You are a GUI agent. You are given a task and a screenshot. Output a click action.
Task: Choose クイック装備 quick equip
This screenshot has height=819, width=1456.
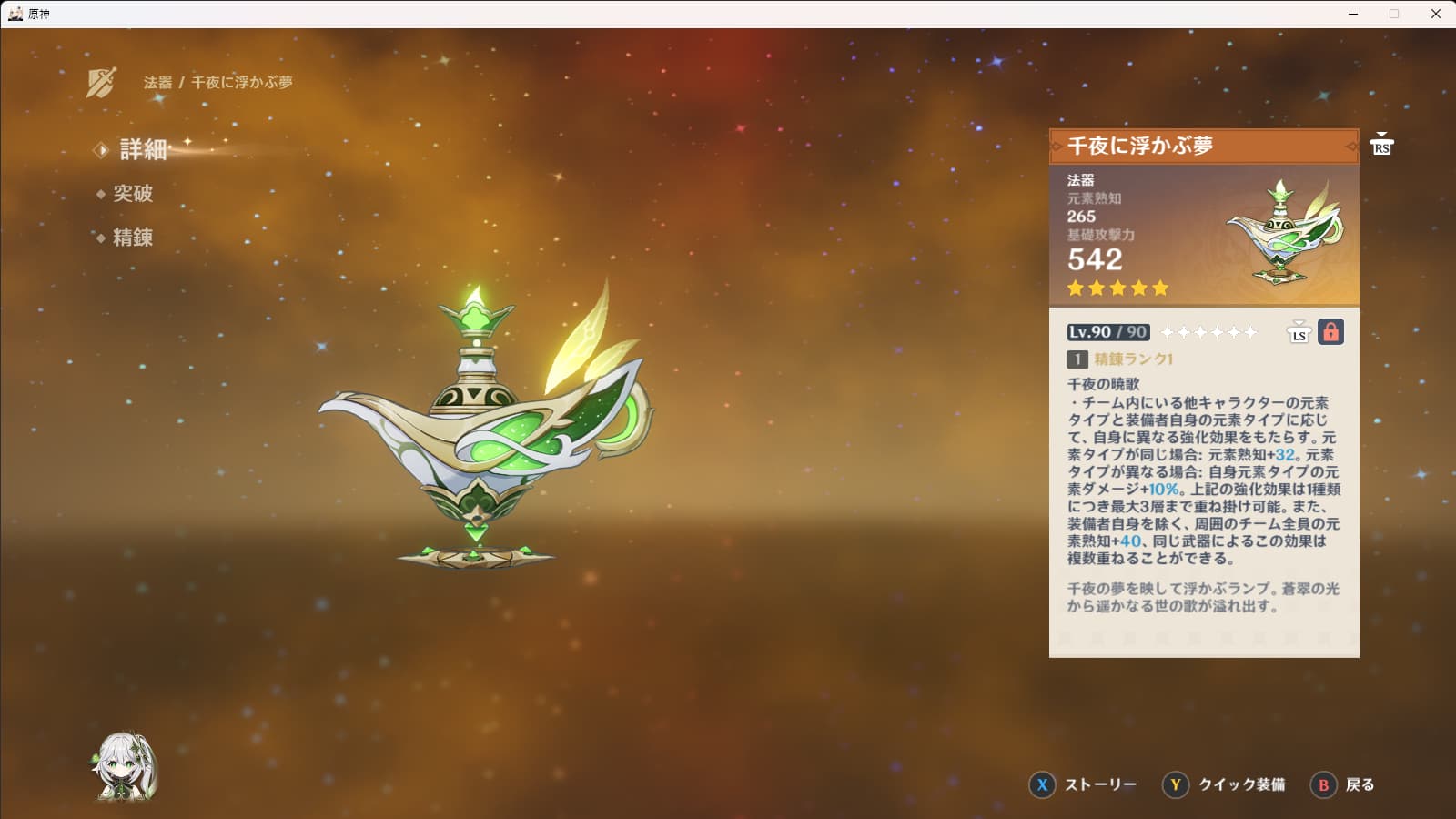click(1224, 784)
